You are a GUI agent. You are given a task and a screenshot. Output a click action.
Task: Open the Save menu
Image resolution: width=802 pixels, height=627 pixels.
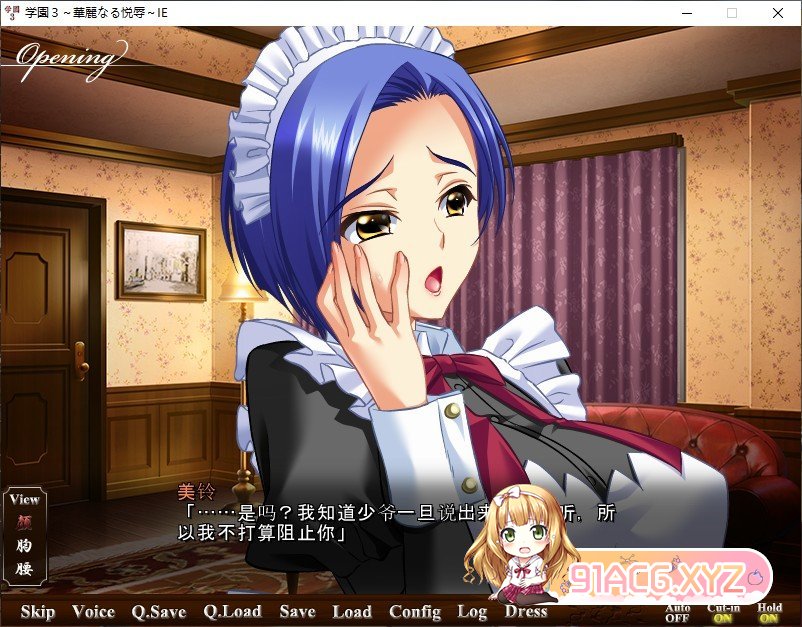click(x=297, y=612)
